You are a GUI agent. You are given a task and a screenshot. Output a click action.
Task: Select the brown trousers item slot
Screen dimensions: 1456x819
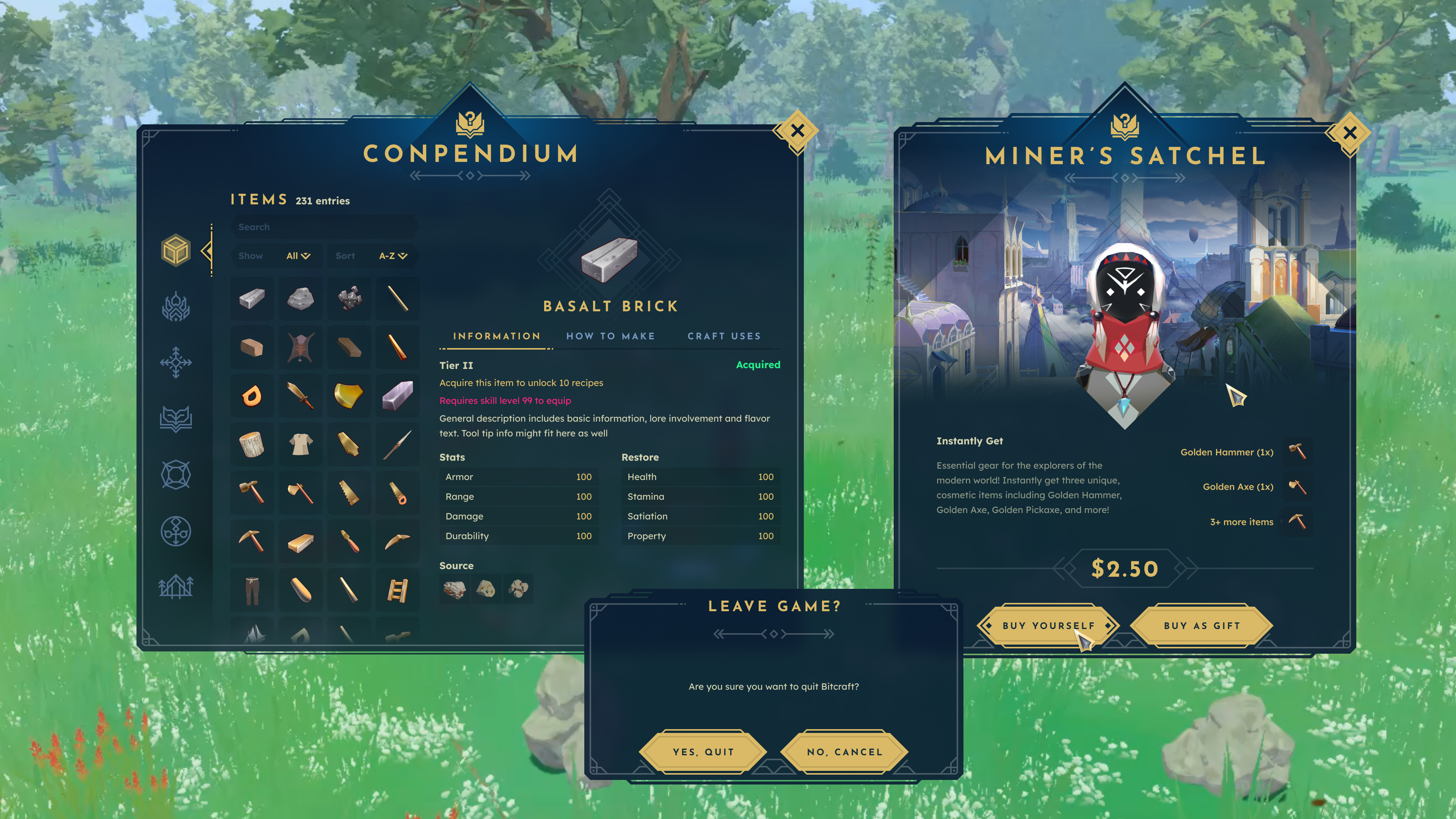(x=251, y=591)
